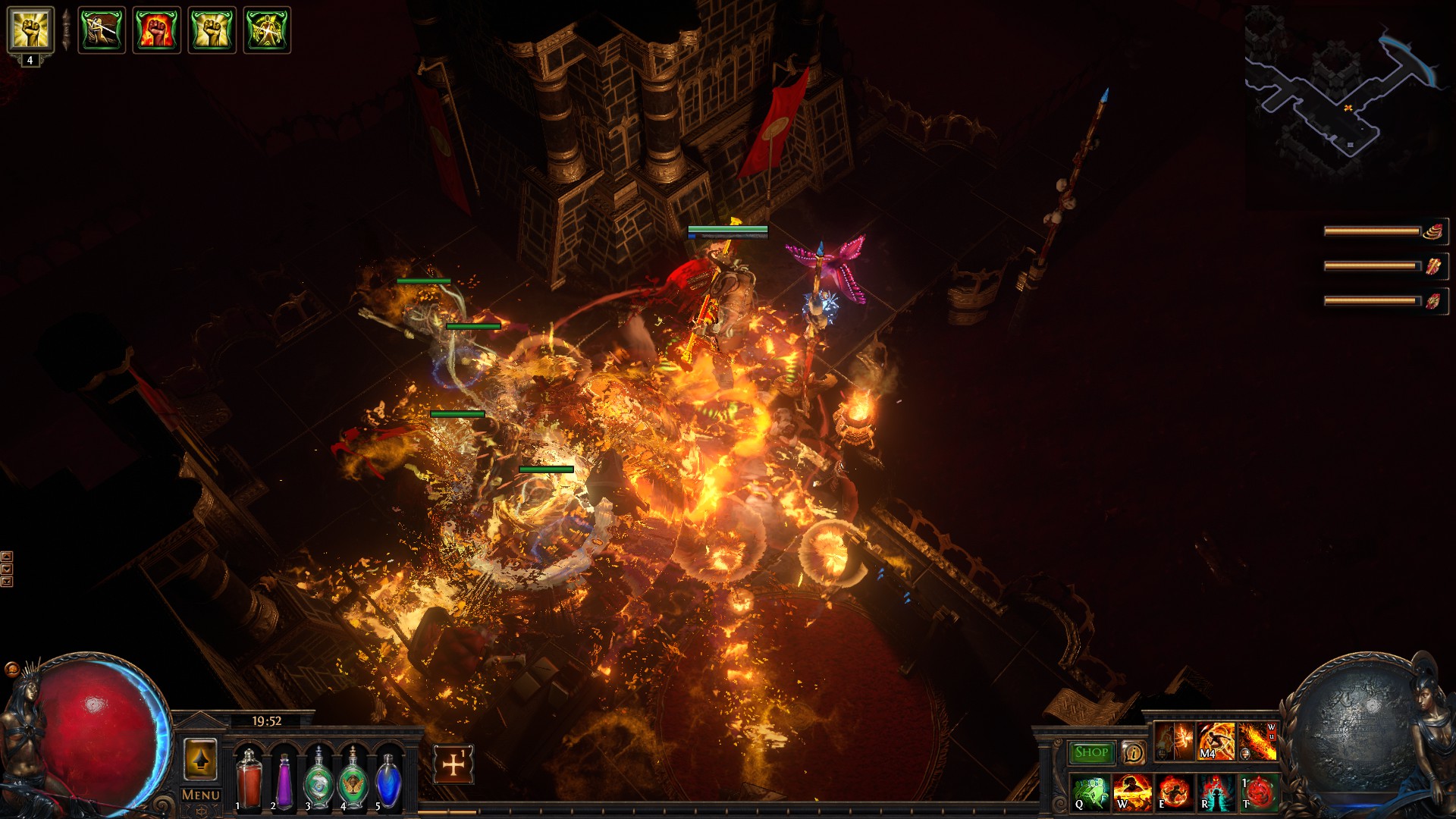Click the burning red fist buff icon
The image size is (1456, 819).
coord(156,30)
